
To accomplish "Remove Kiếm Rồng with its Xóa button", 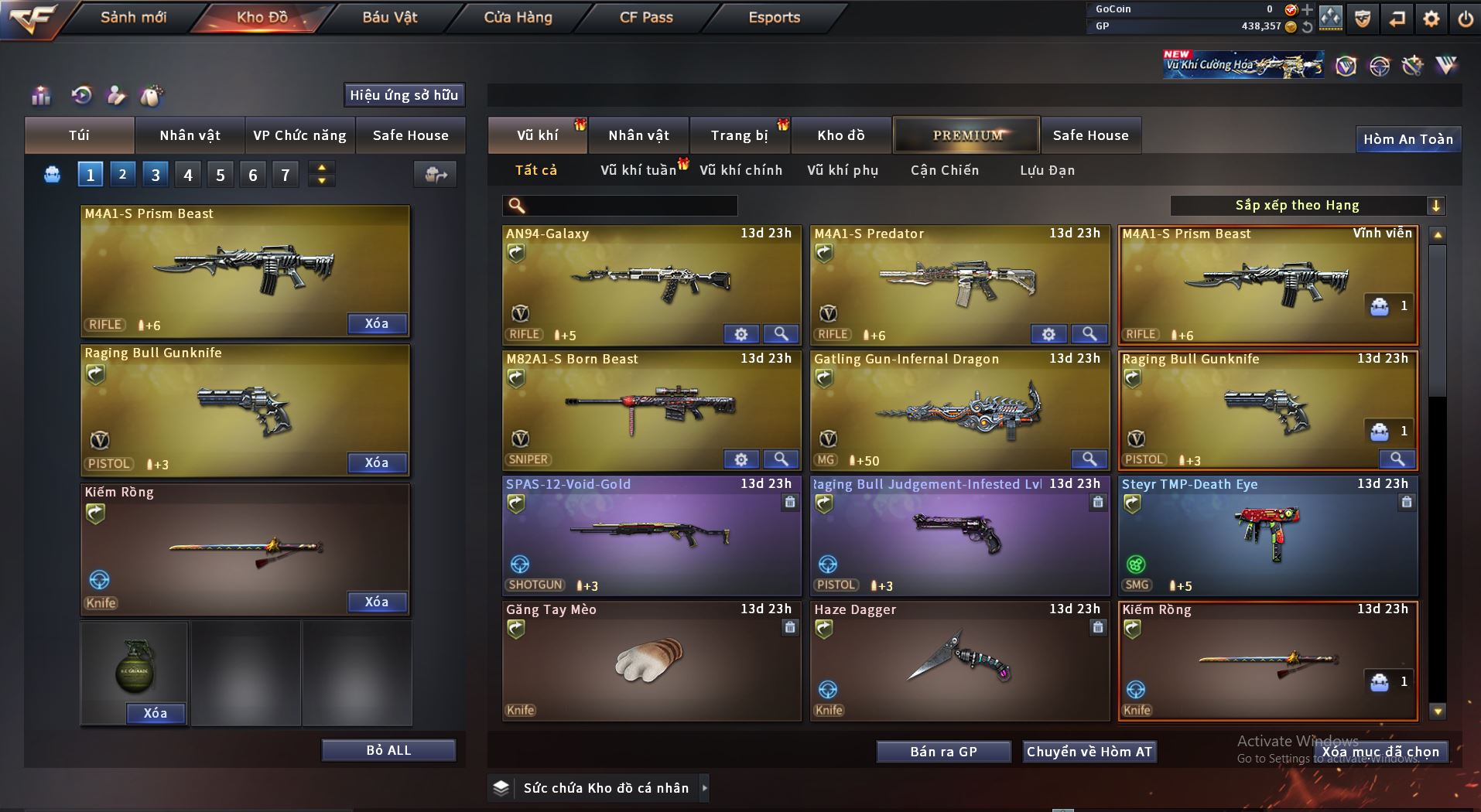I will (x=376, y=602).
